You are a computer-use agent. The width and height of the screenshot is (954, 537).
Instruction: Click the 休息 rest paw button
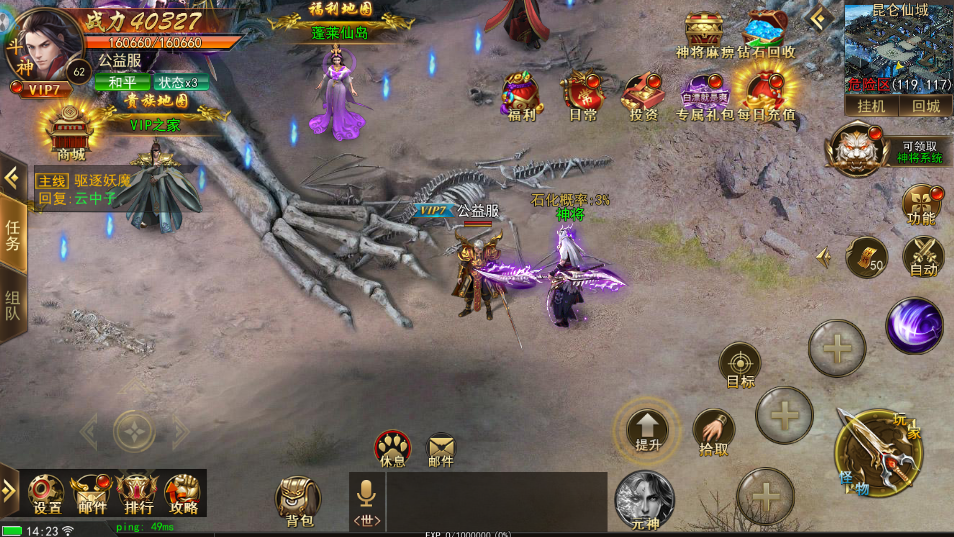[393, 447]
